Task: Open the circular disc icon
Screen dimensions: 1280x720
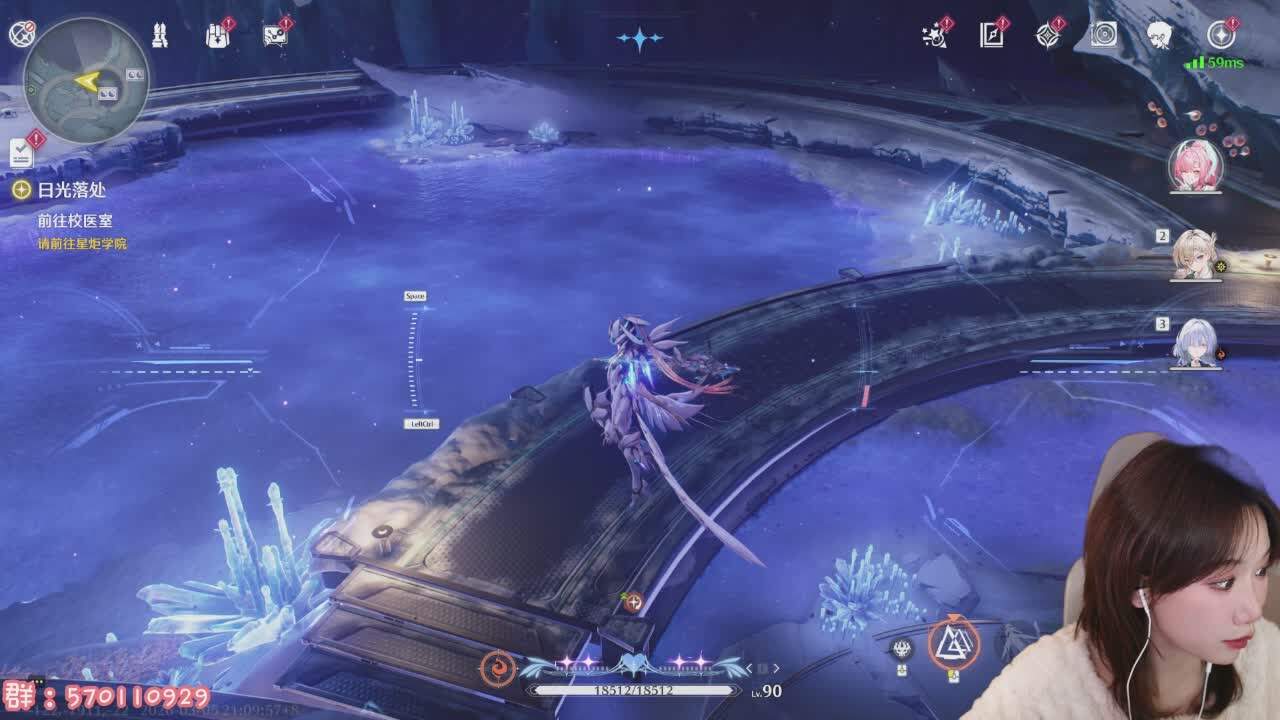Action: pyautogui.click(x=1104, y=35)
